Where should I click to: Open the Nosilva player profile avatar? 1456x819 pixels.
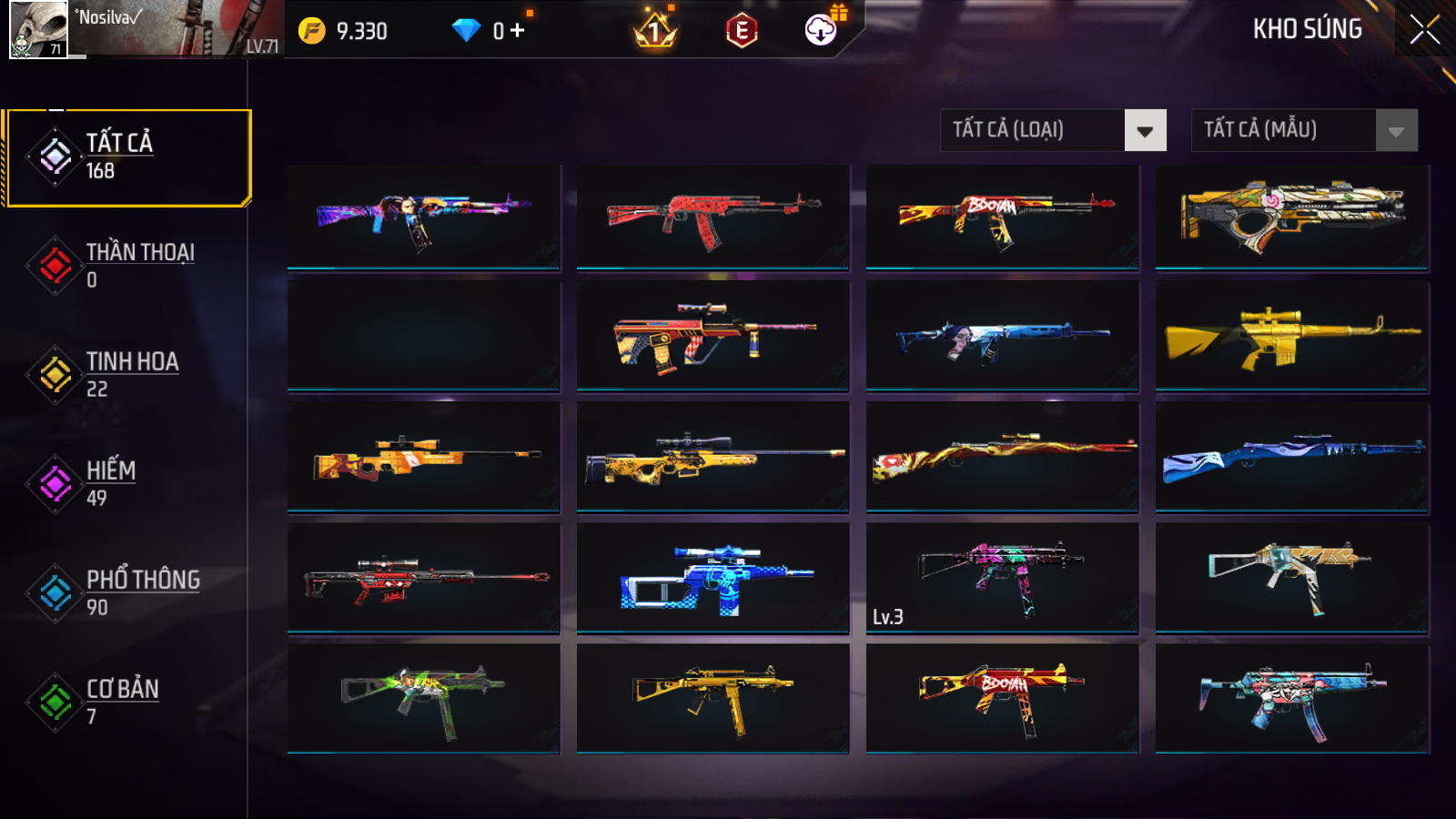point(38,29)
